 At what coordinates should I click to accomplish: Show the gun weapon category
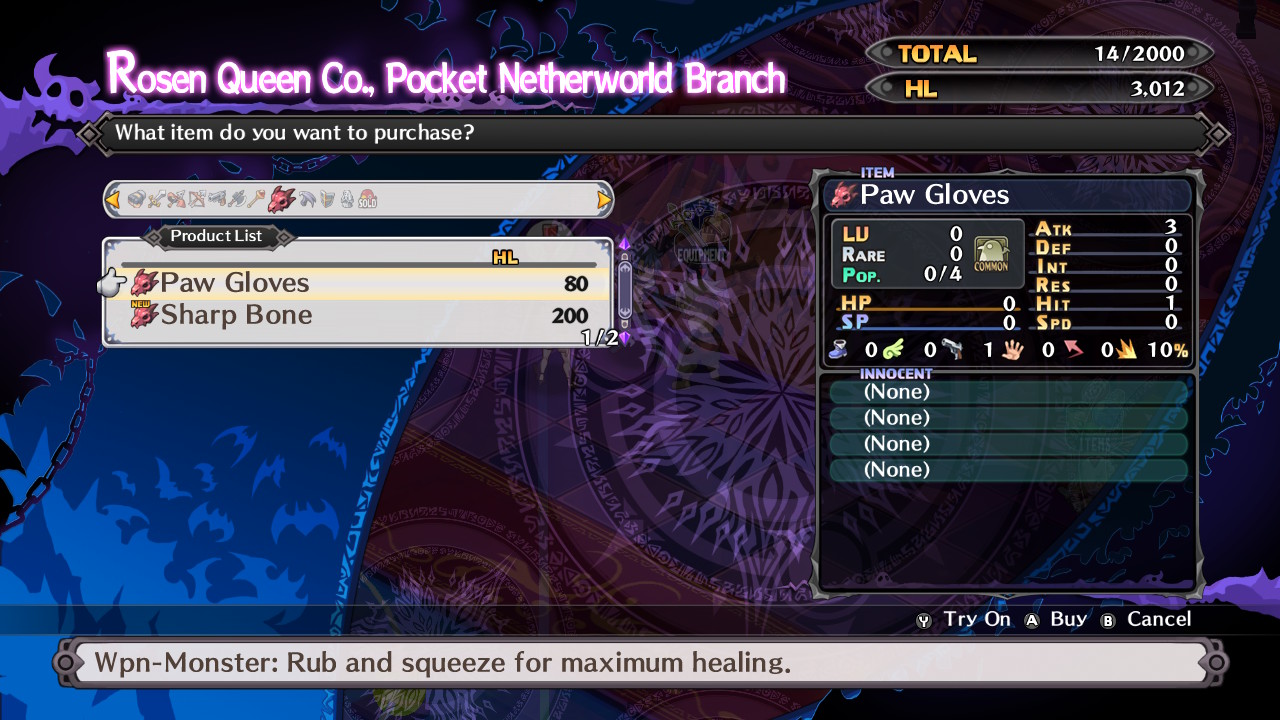tap(217, 200)
